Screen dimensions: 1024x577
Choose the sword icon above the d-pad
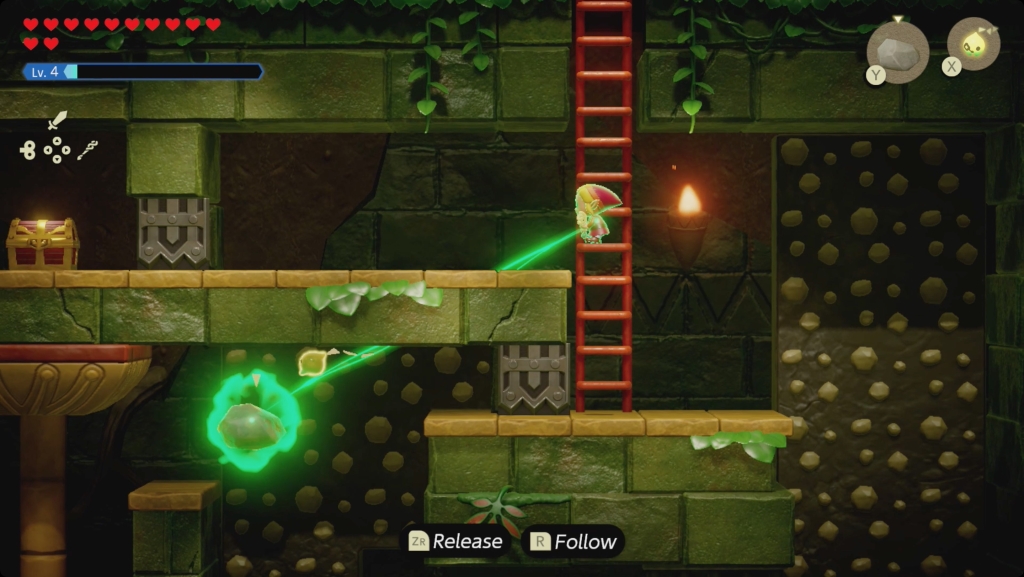pos(57,122)
